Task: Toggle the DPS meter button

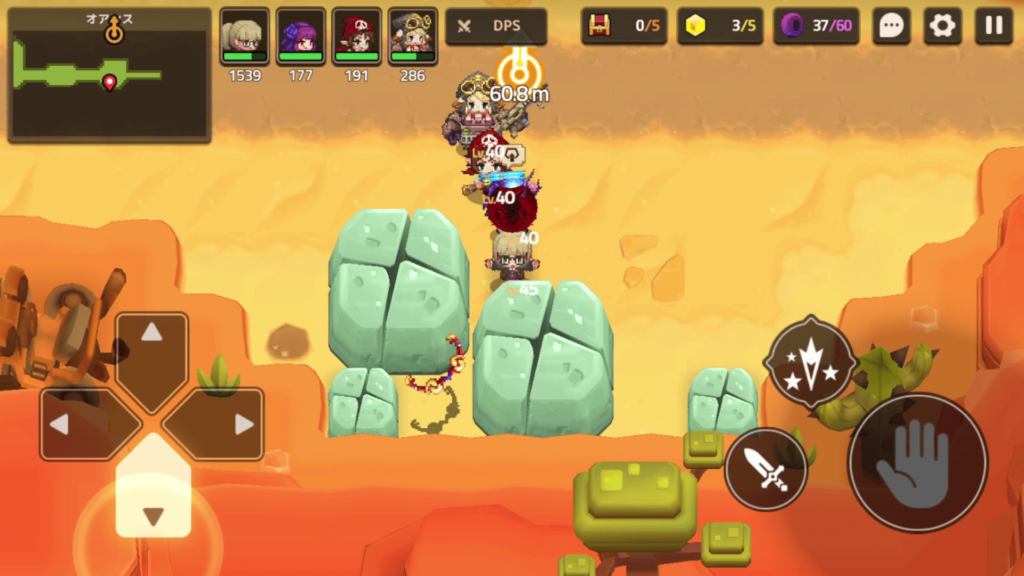Action: point(496,27)
